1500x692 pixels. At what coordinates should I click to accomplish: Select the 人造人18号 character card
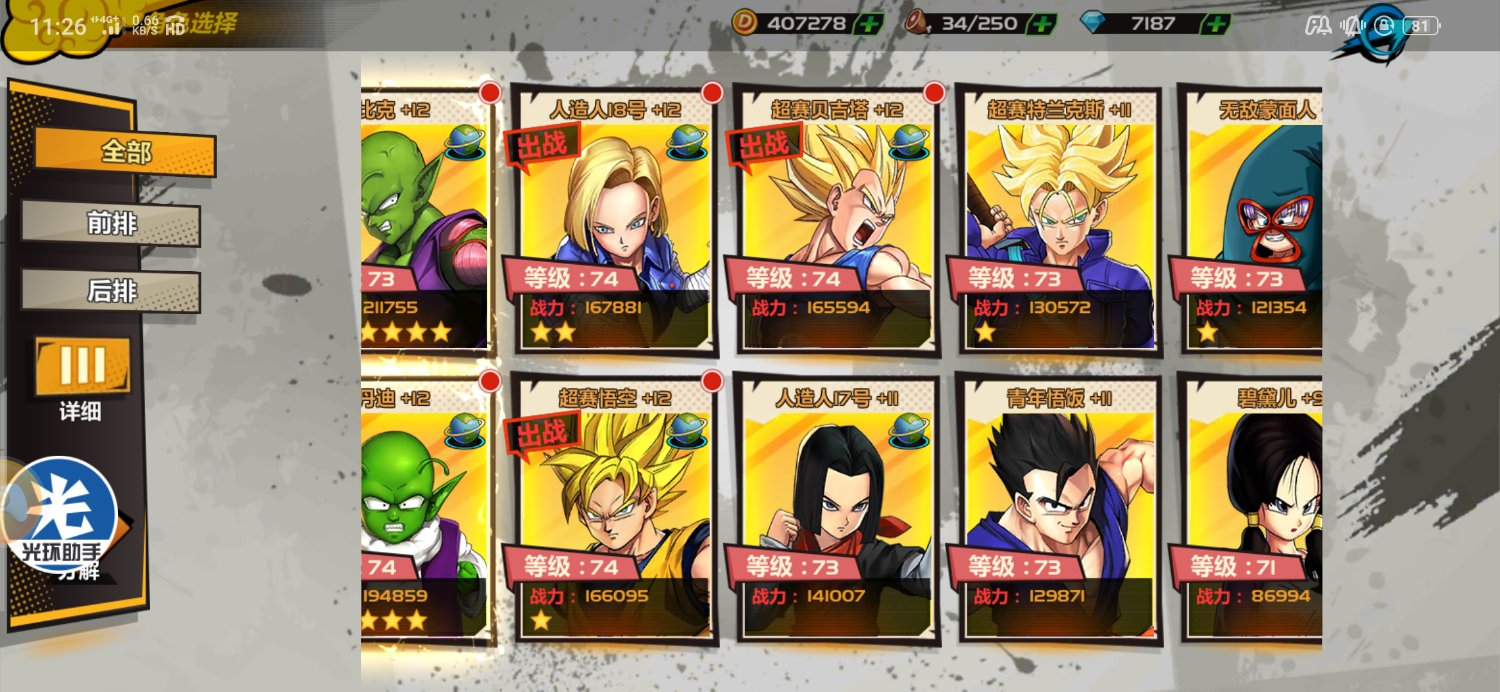pyautogui.click(x=614, y=220)
